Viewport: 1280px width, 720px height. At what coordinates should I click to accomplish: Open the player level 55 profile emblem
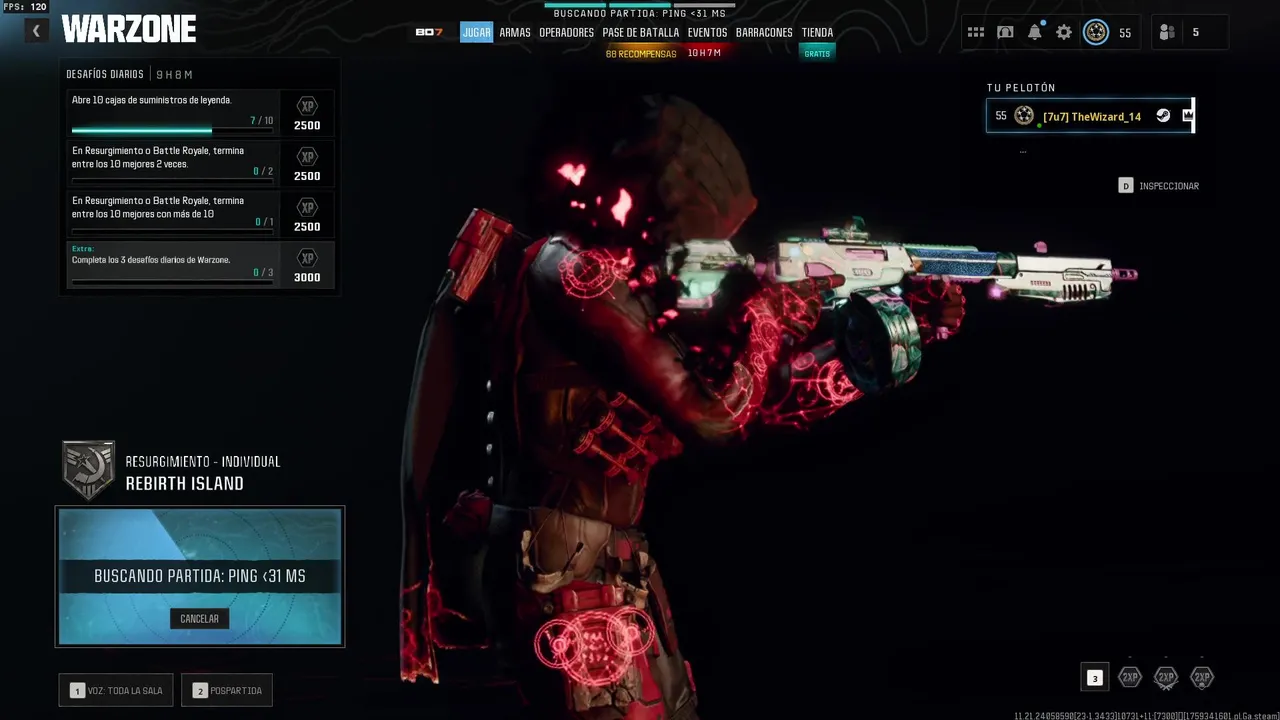click(x=1097, y=32)
